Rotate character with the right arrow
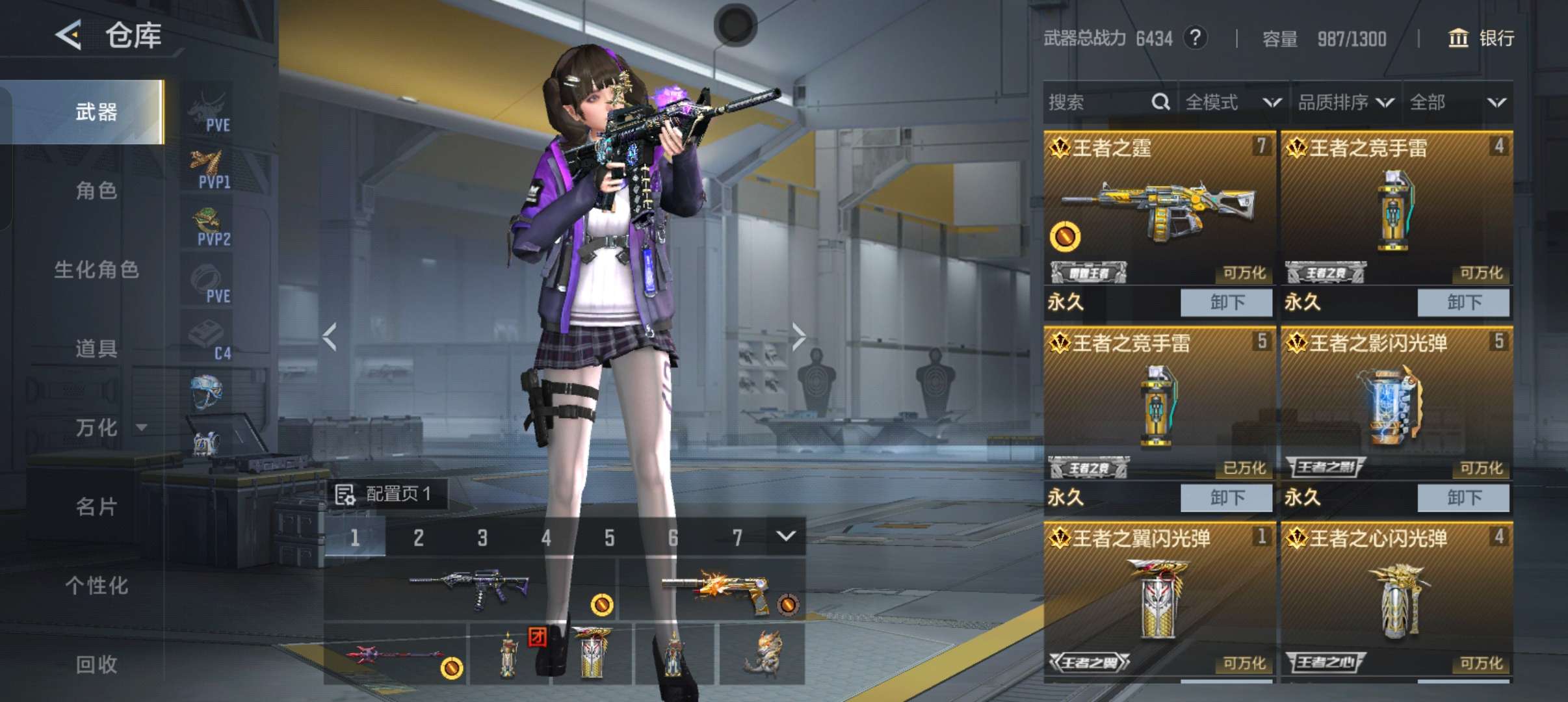1568x702 pixels. 799,336
